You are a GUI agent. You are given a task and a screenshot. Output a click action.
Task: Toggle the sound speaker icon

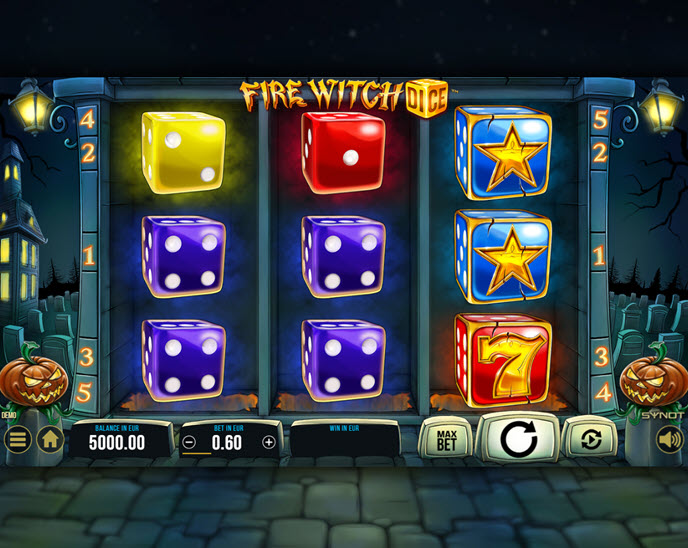tap(669, 439)
